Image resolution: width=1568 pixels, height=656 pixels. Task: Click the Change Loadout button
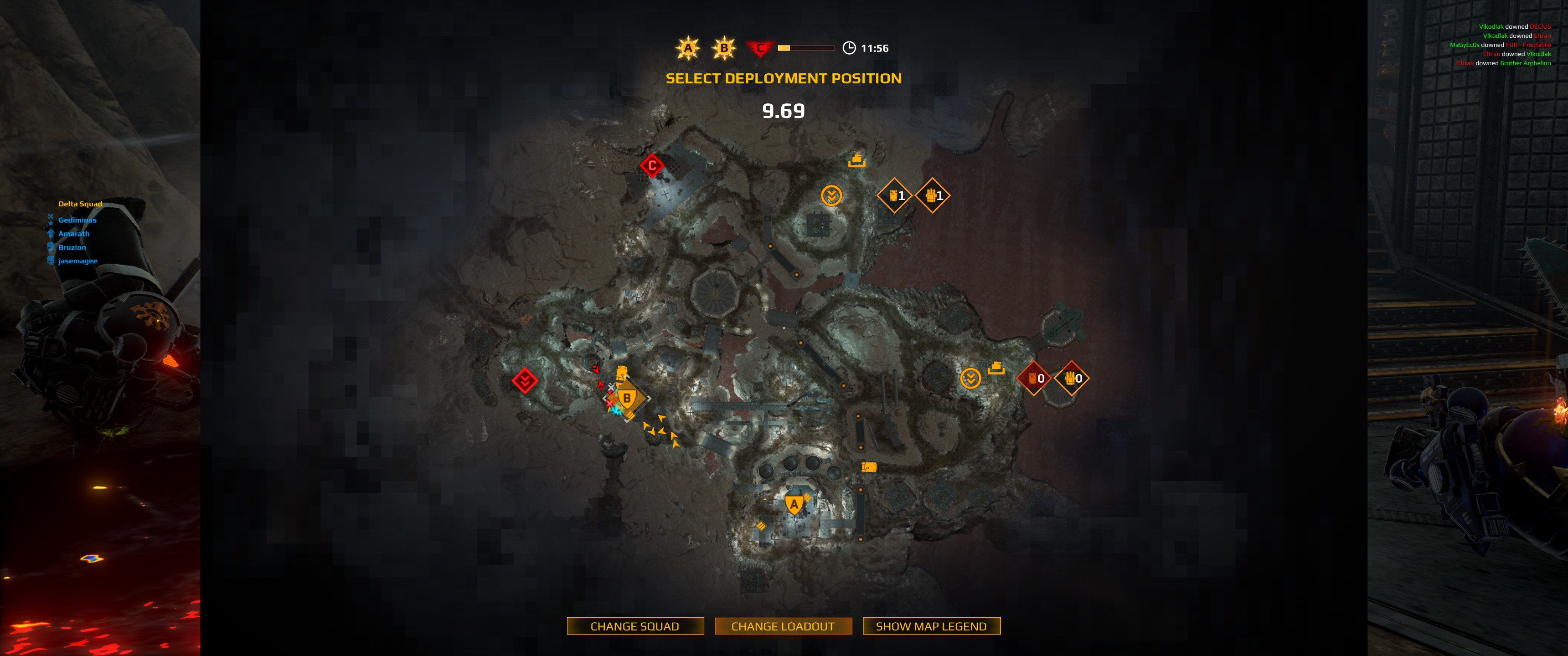pos(783,626)
